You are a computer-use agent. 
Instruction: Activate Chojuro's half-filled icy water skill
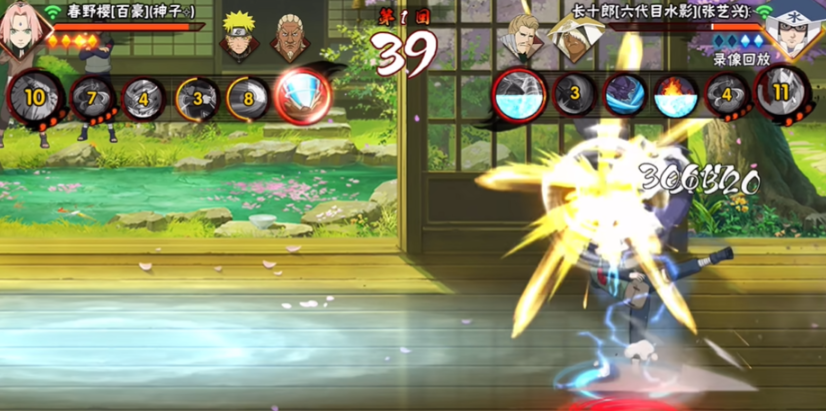point(519,96)
